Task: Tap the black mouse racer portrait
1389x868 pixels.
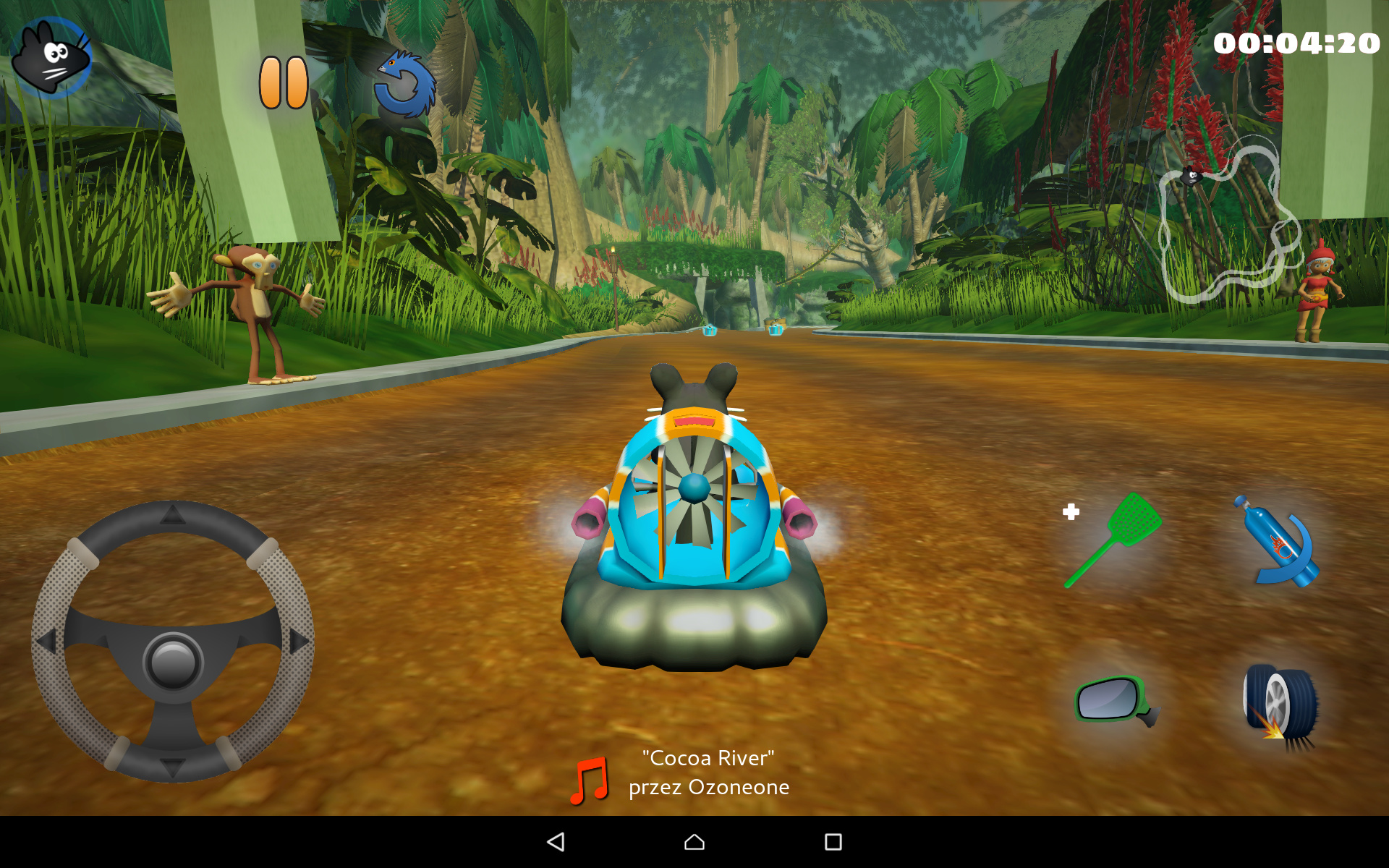Action: coord(51,56)
